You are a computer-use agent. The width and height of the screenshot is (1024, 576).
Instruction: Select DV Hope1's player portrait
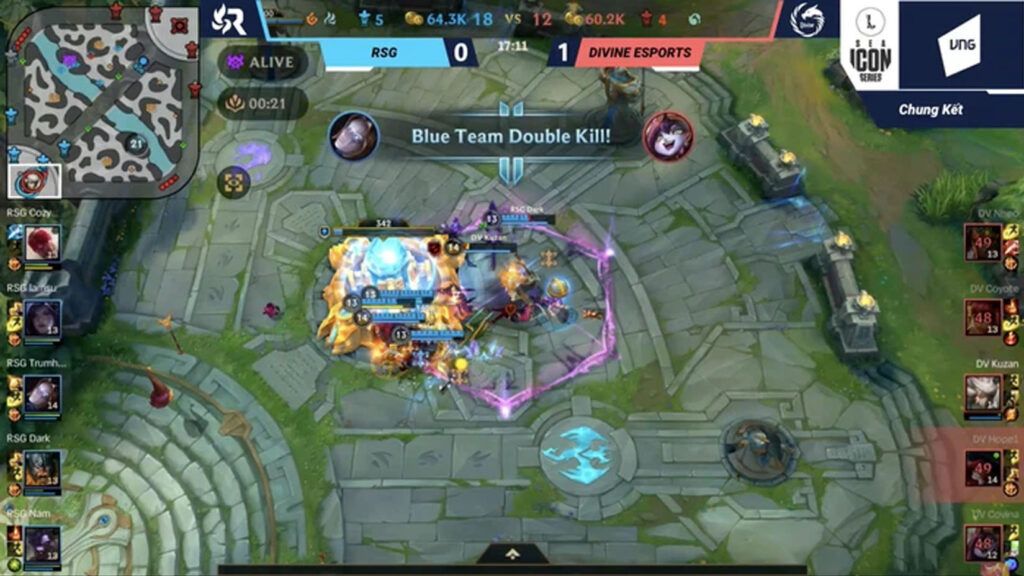pyautogui.click(x=983, y=467)
